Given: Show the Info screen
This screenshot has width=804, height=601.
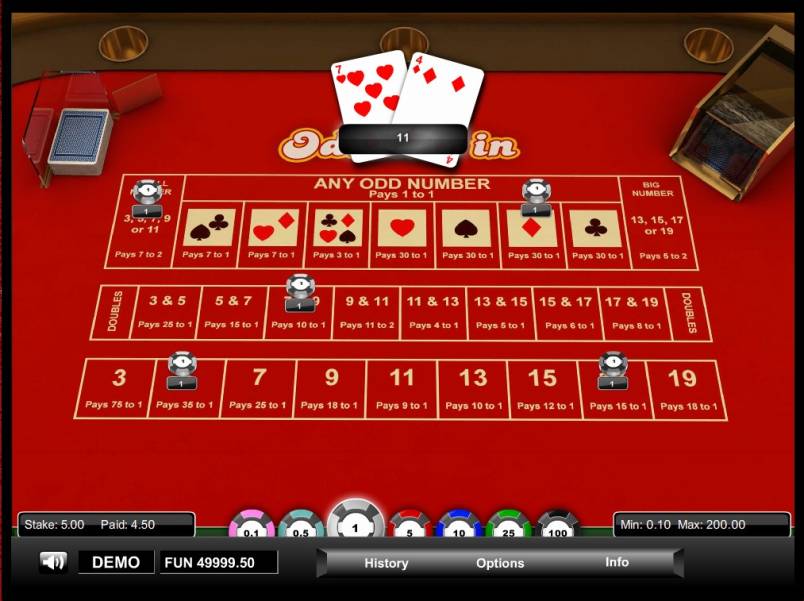Looking at the screenshot, I should pos(617,562).
